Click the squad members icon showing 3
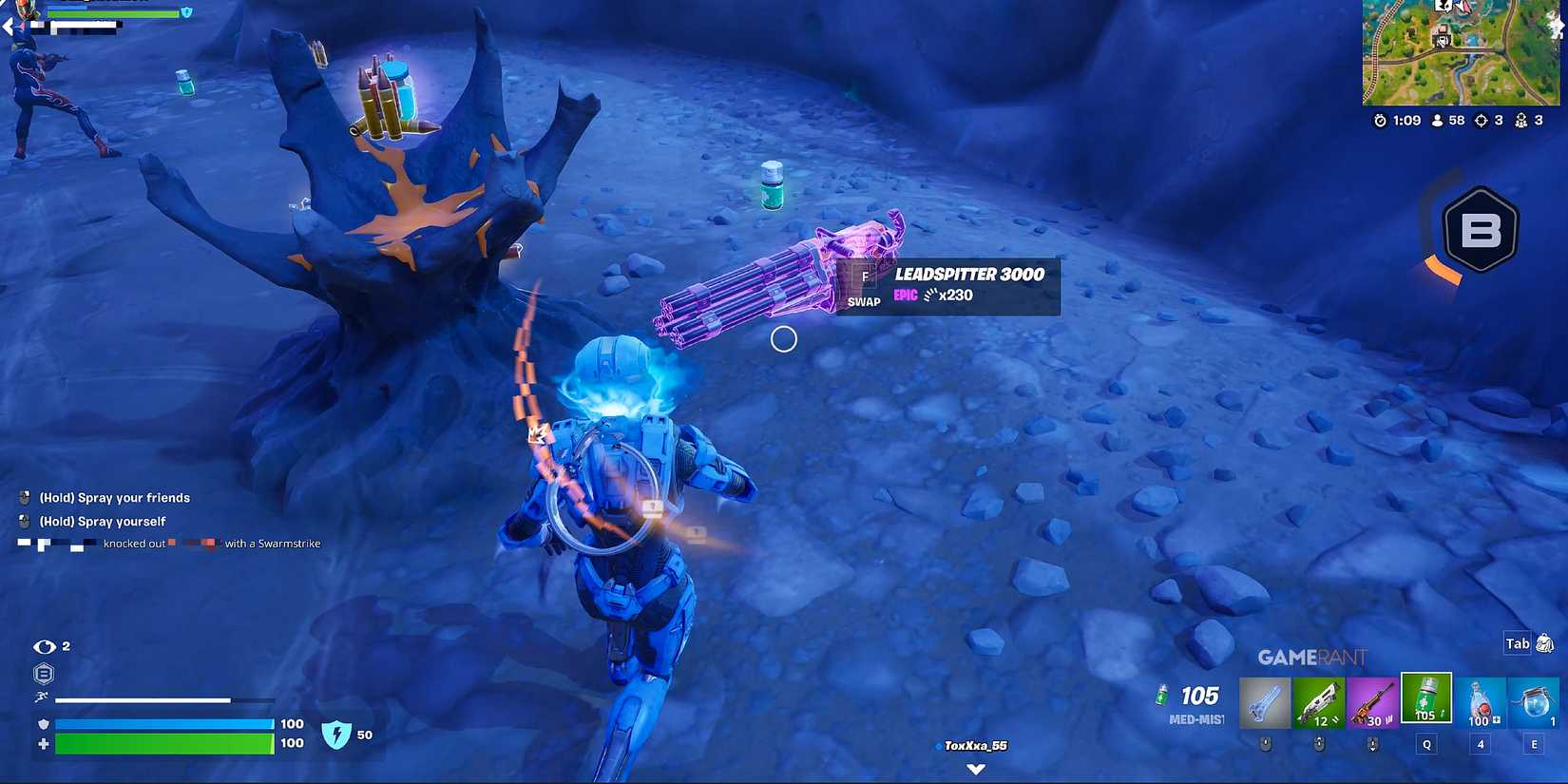 1523,121
